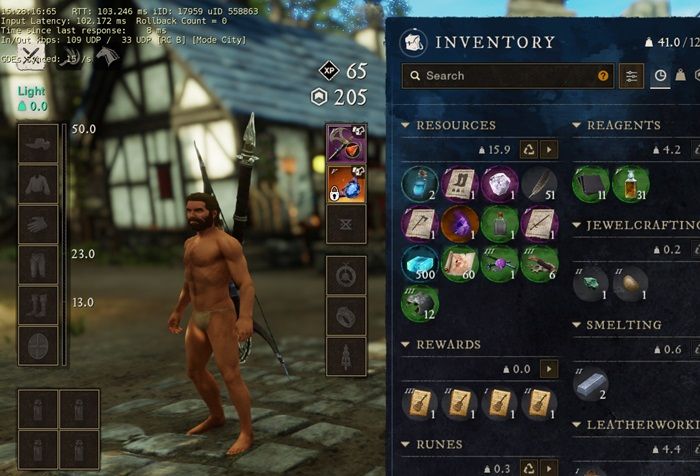This screenshot has width=700, height=476.
Task: Select the clock sort tab
Action: (660, 75)
